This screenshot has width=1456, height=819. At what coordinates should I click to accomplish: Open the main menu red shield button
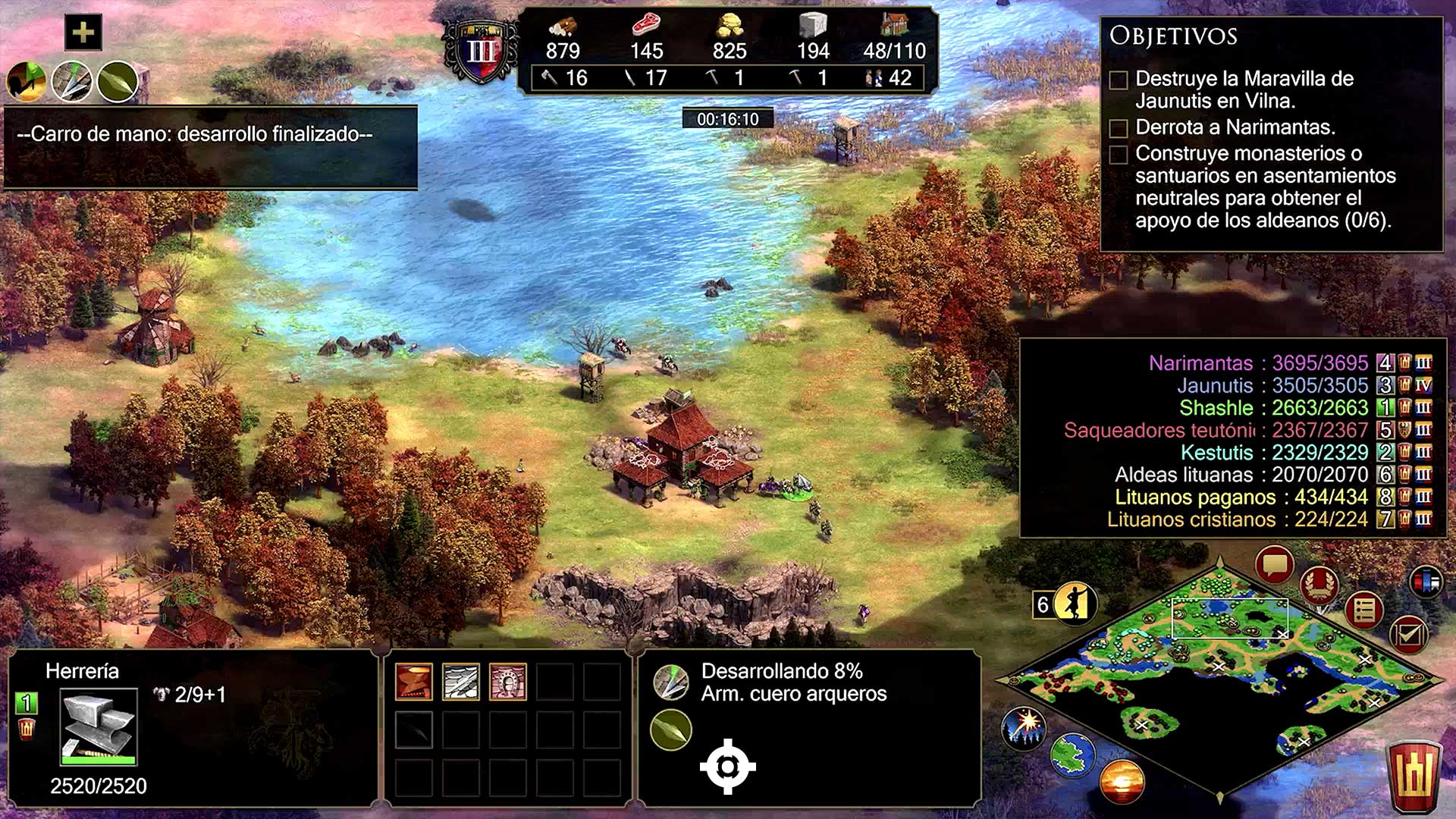[1414, 776]
